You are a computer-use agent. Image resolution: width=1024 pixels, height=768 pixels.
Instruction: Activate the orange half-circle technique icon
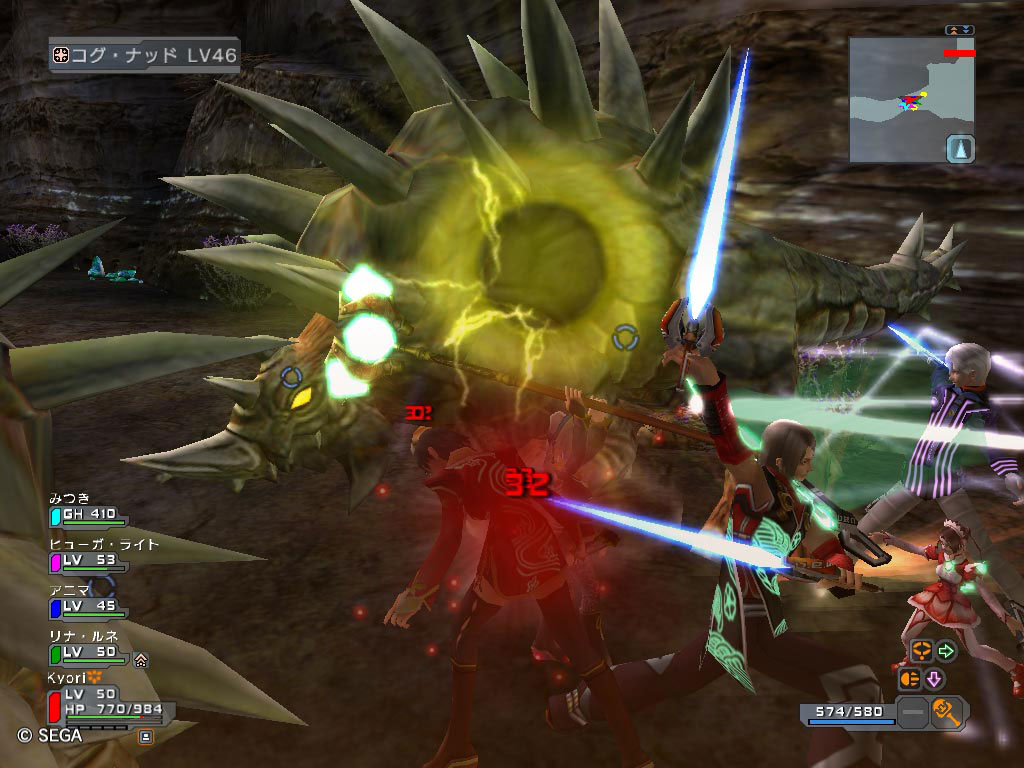909,679
